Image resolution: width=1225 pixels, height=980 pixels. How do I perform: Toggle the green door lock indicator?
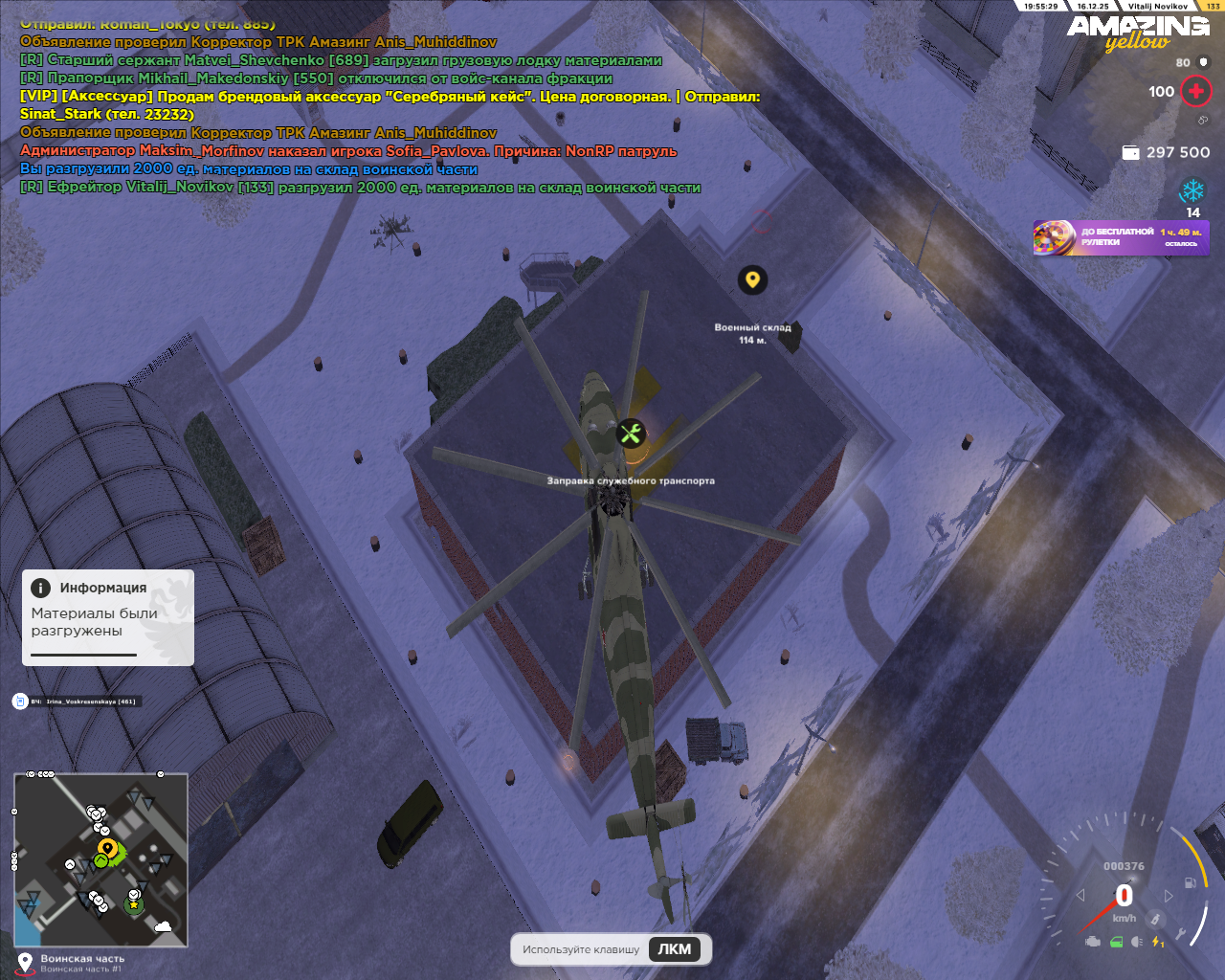tap(1116, 942)
